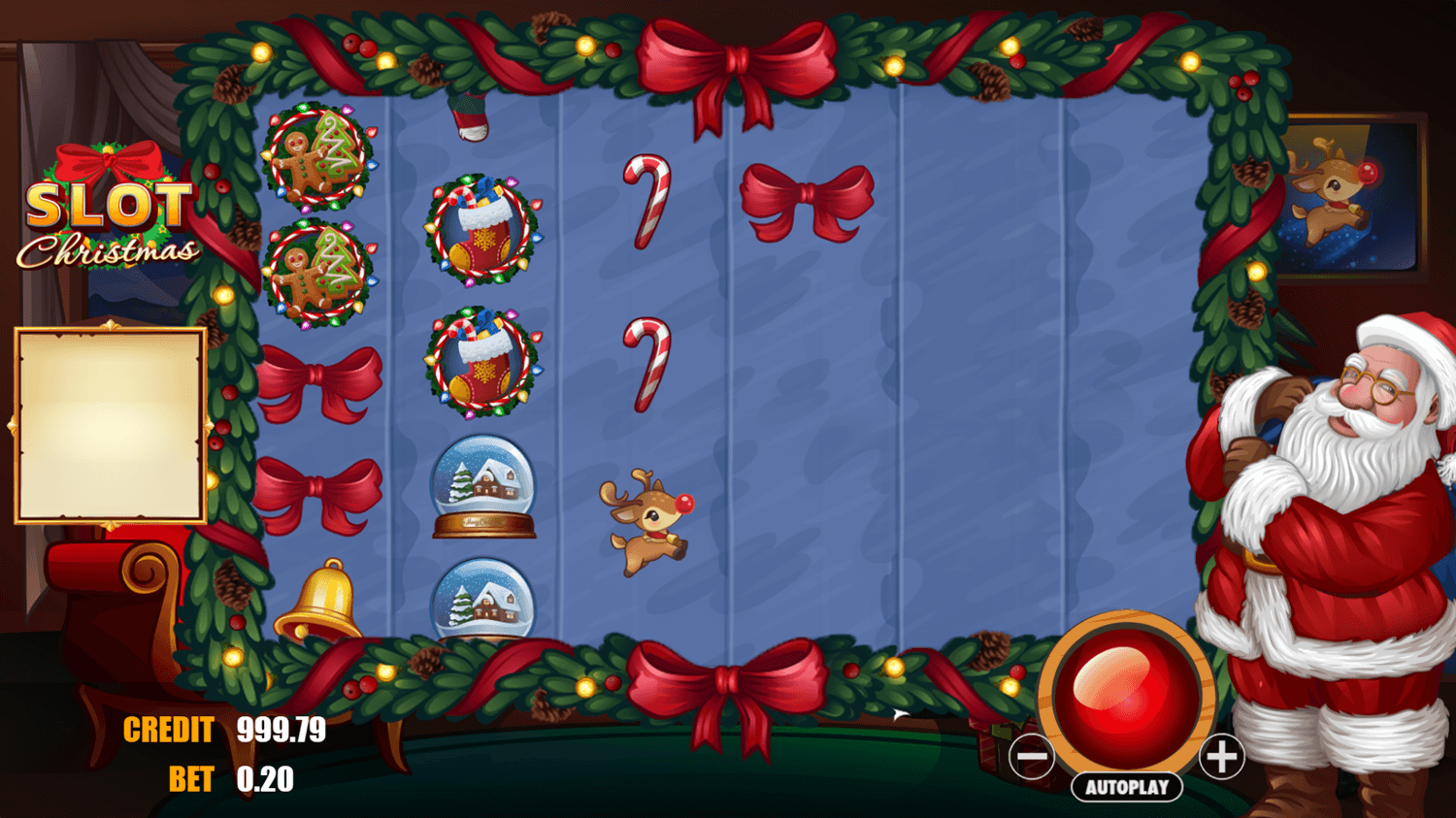The width and height of the screenshot is (1456, 818).
Task: Click the CREDIT amount display
Action: point(281,731)
